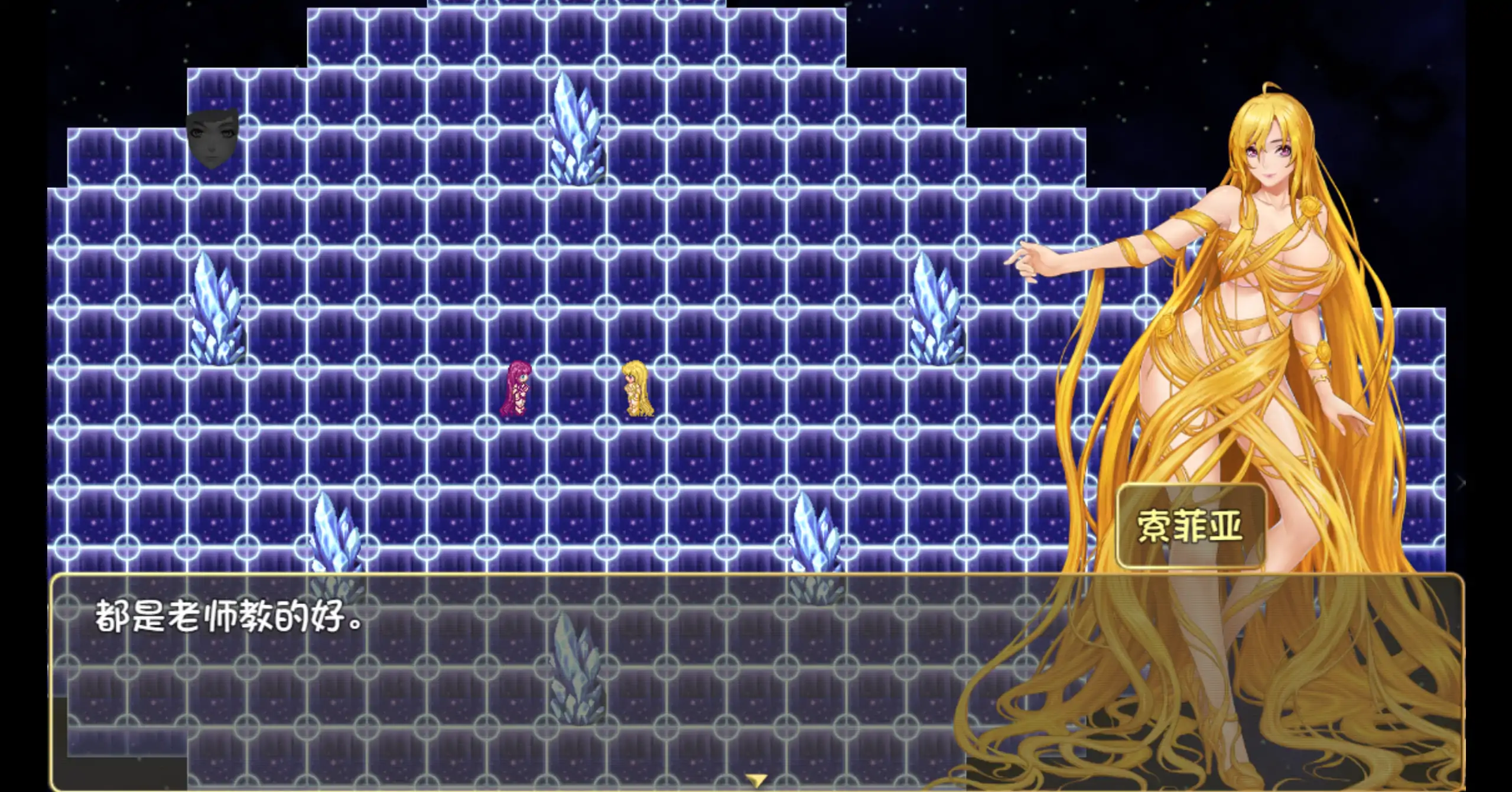Click the shadowy face sprite near top left
Viewport: 1512px width, 792px height.
point(213,139)
